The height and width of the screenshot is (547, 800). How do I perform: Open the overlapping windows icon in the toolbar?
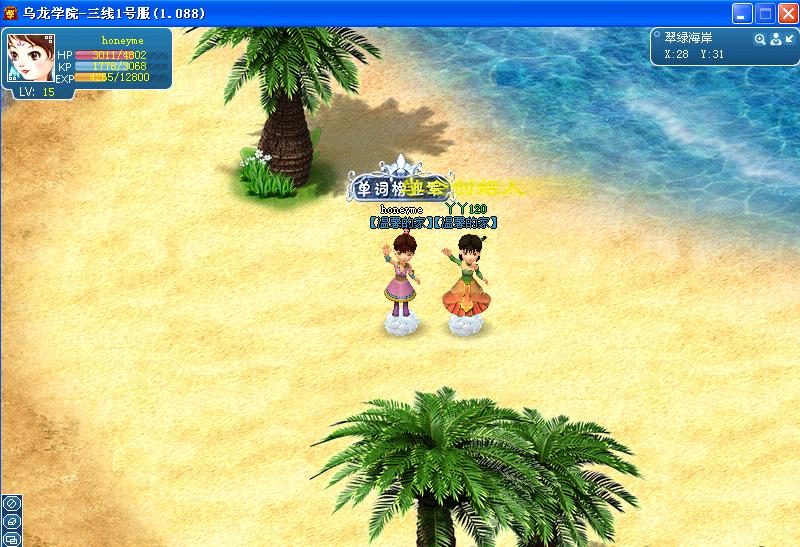11,539
